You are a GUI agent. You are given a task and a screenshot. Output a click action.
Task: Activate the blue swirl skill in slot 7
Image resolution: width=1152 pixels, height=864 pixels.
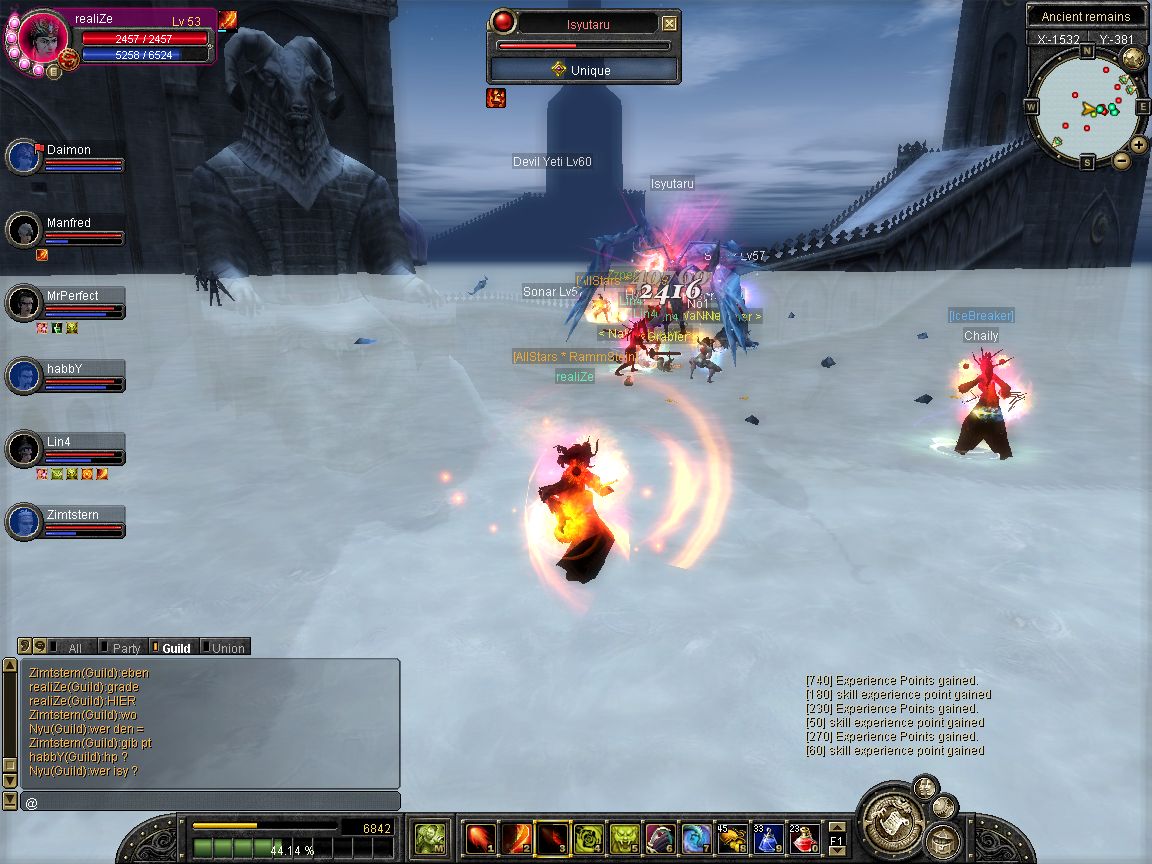coord(697,838)
